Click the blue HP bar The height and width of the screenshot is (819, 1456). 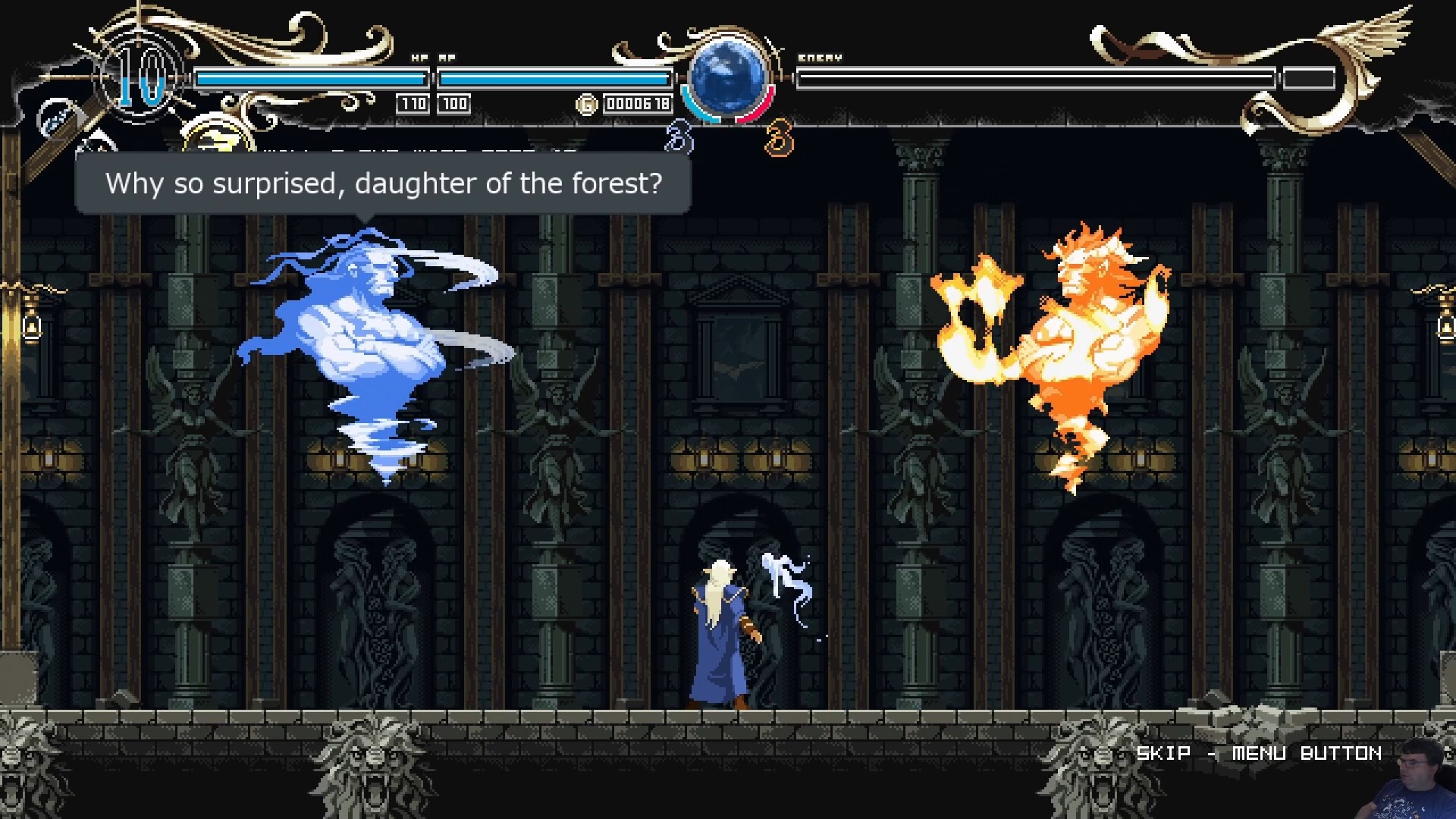tap(311, 77)
